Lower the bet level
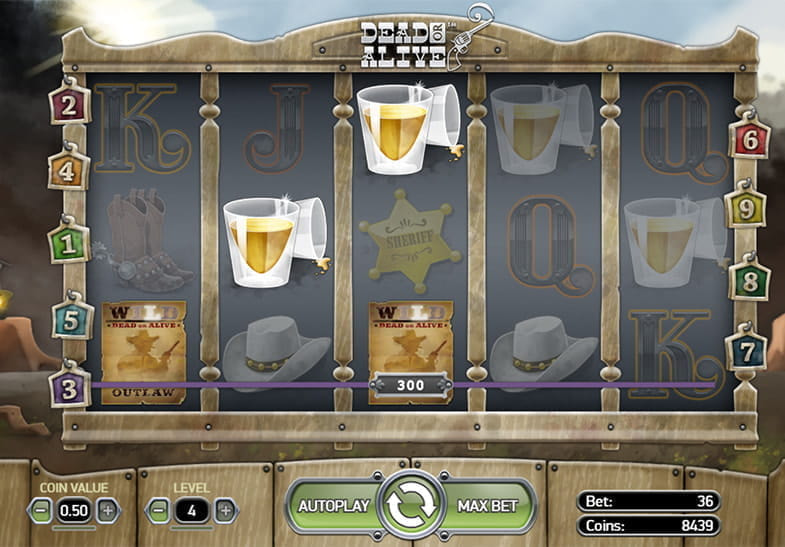The height and width of the screenshot is (547, 785). coord(159,509)
